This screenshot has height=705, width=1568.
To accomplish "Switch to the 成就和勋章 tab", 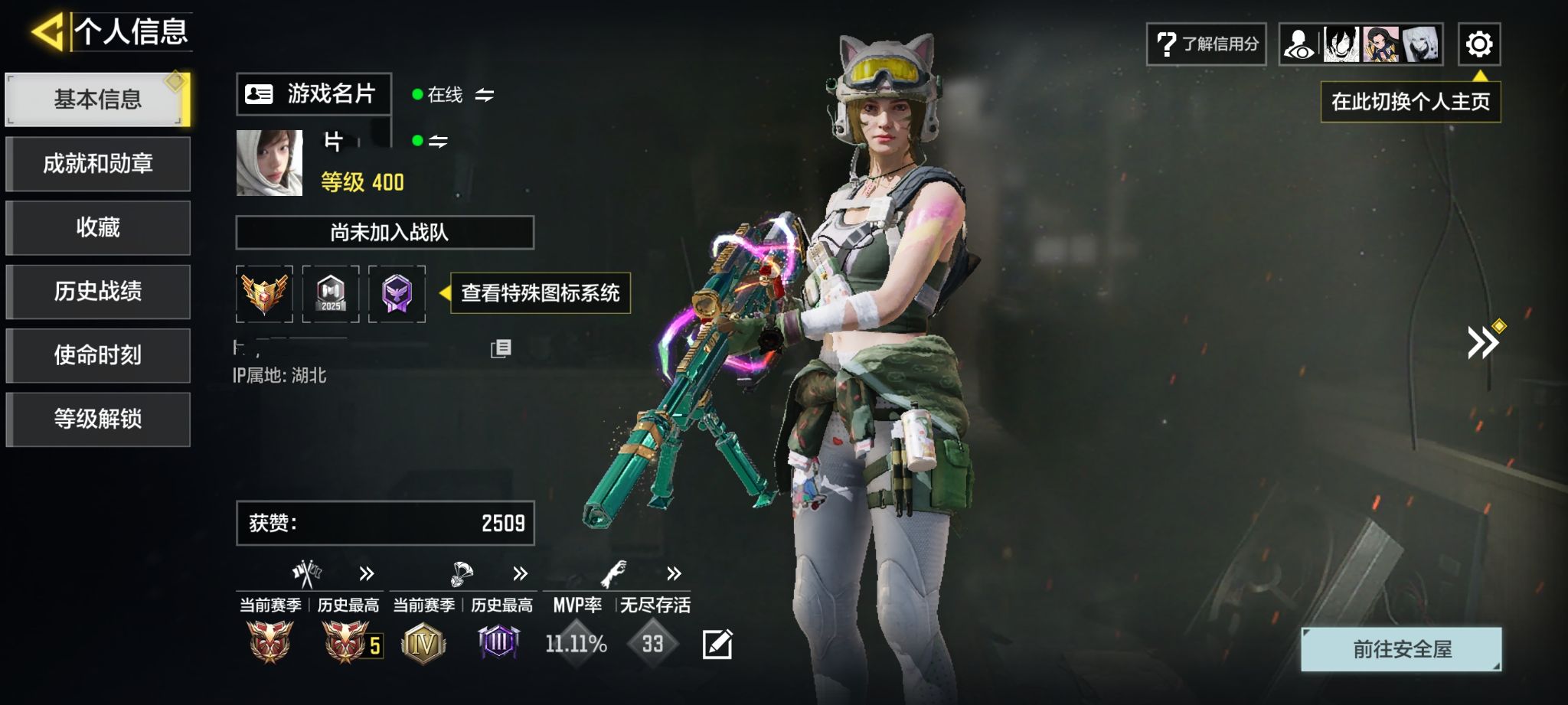I will 98,164.
